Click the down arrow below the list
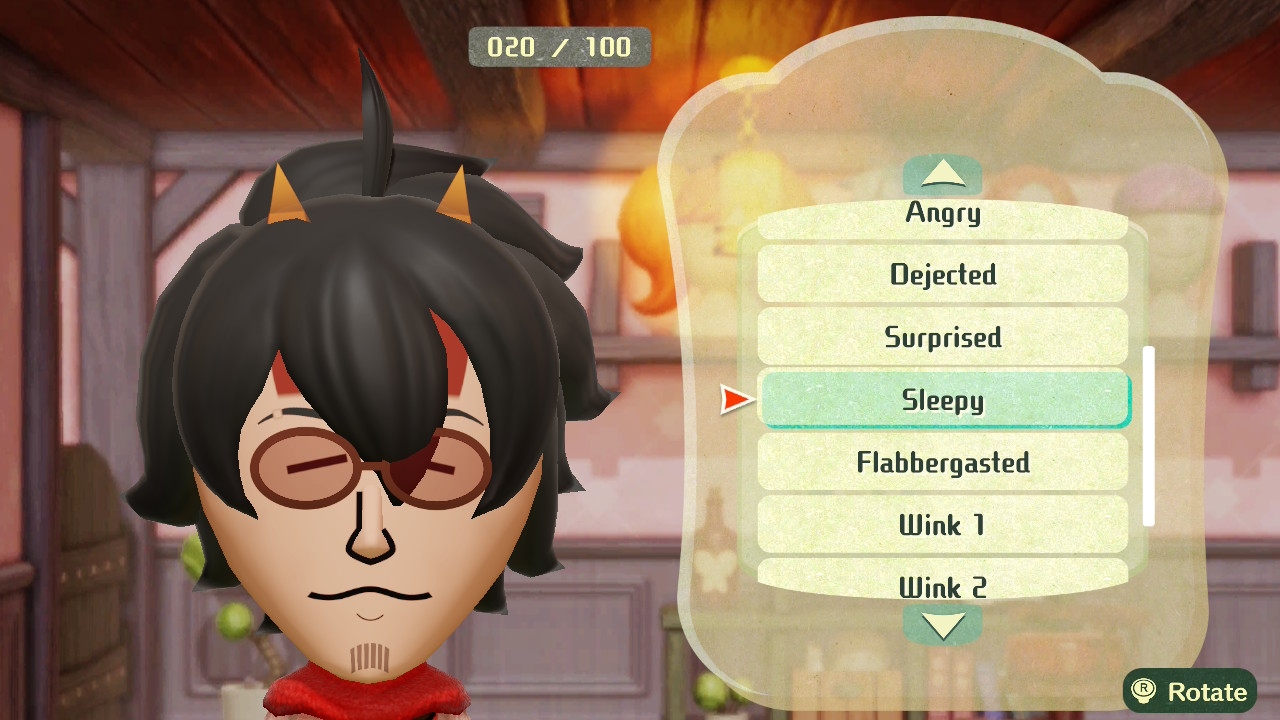The width and height of the screenshot is (1280, 720). click(x=942, y=625)
